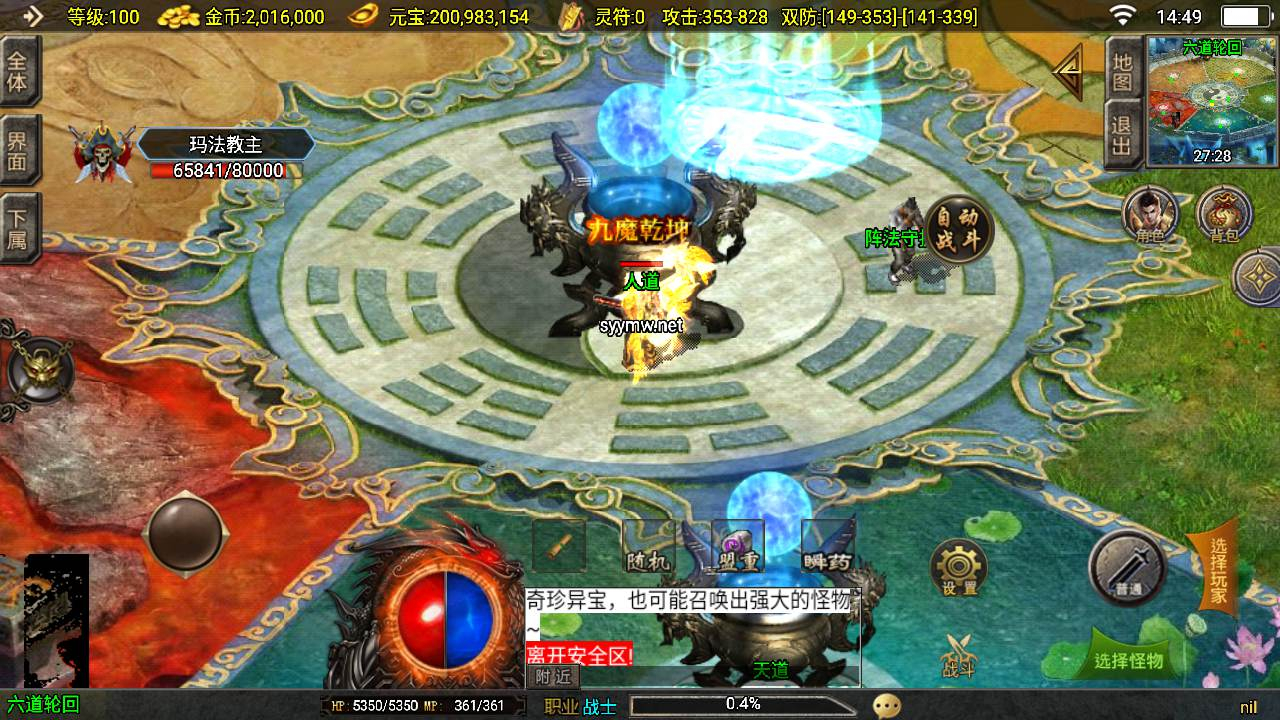
Task: Open the 地图 map button
Action: click(x=1123, y=70)
